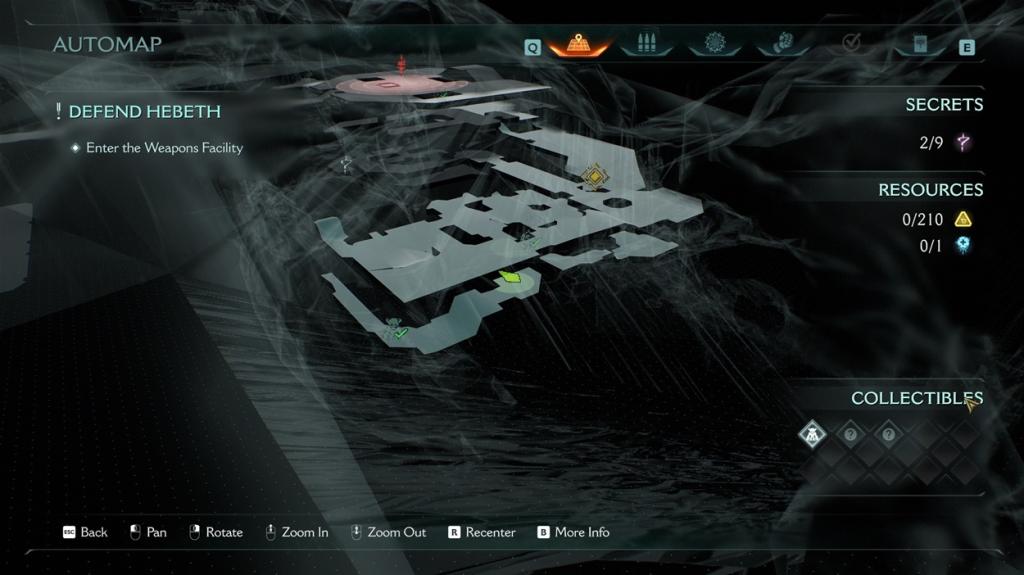Open the circular sawblade tab
Image resolution: width=1024 pixels, height=575 pixels.
[x=714, y=44]
